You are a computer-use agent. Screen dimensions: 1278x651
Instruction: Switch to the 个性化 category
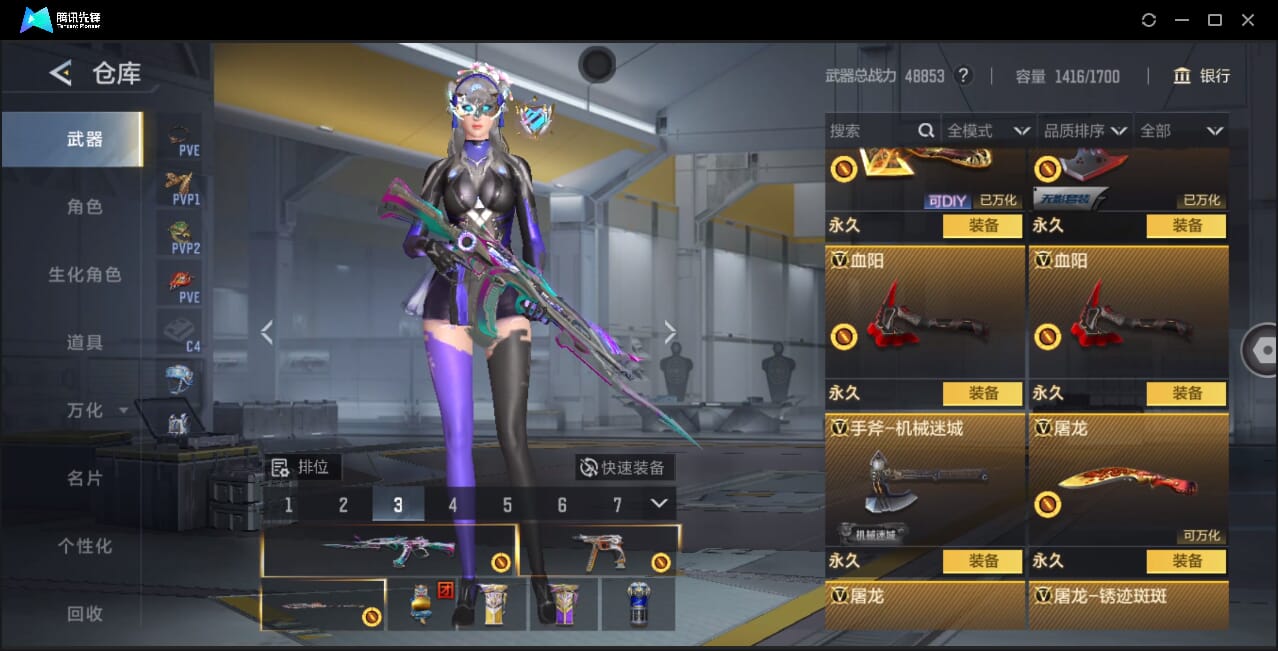pyautogui.click(x=85, y=547)
